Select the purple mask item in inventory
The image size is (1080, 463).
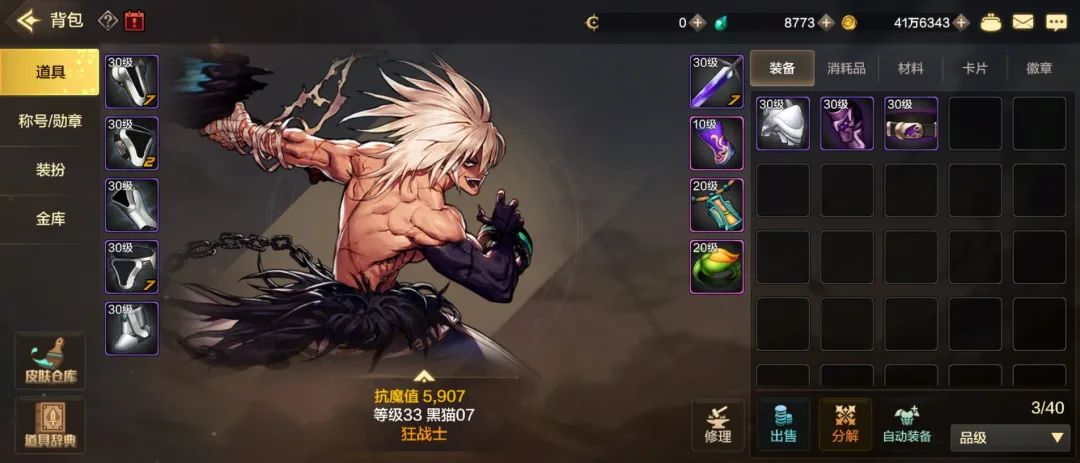coord(847,123)
